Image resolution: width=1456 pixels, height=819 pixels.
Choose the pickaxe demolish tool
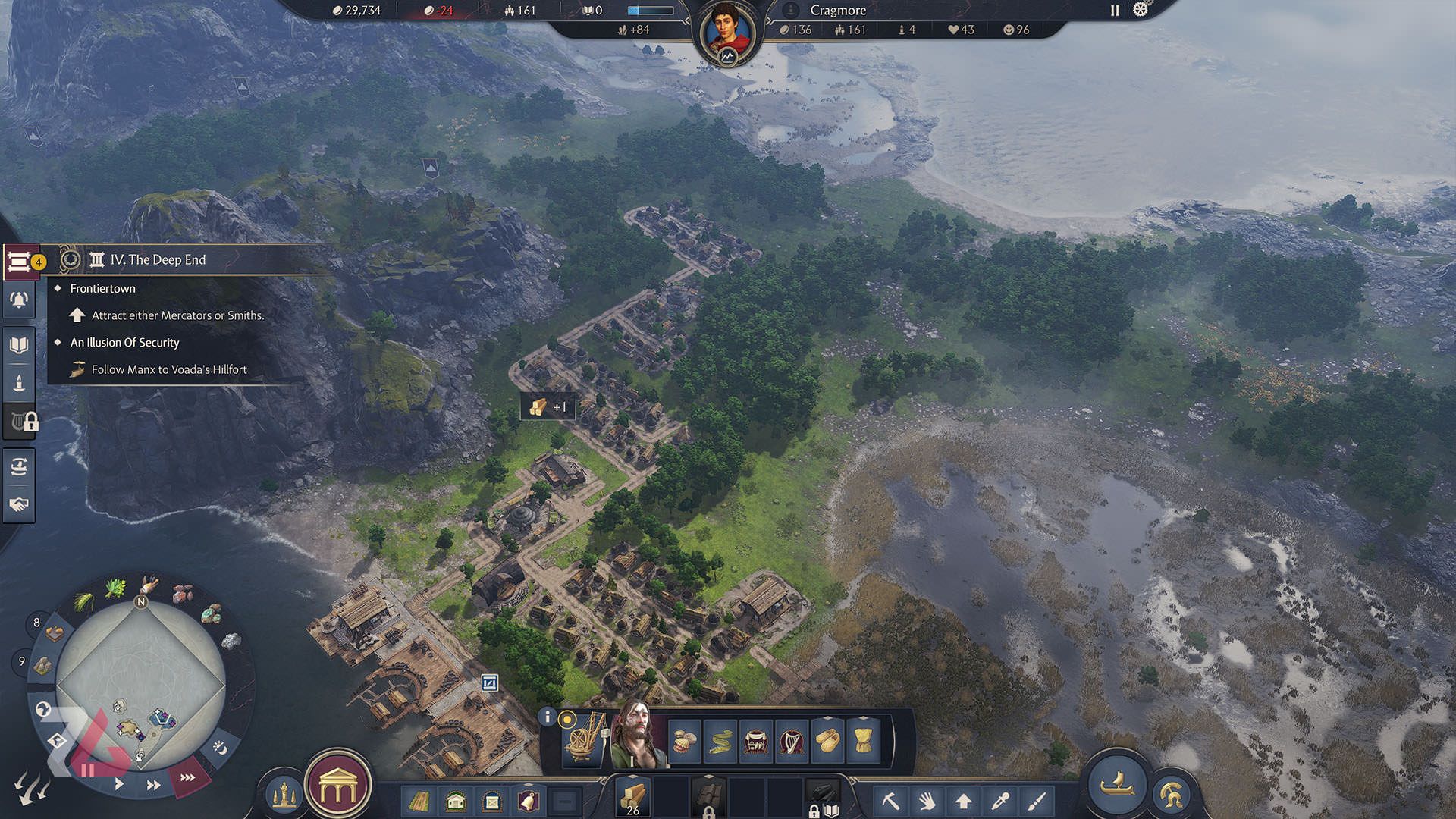click(890, 800)
